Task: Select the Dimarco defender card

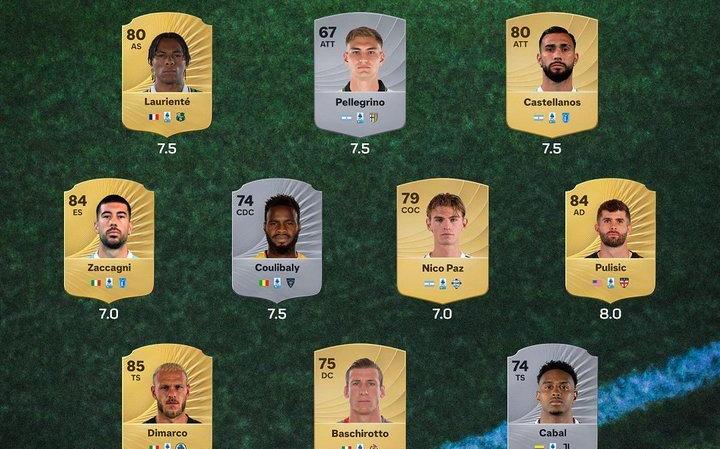Action: [168, 398]
